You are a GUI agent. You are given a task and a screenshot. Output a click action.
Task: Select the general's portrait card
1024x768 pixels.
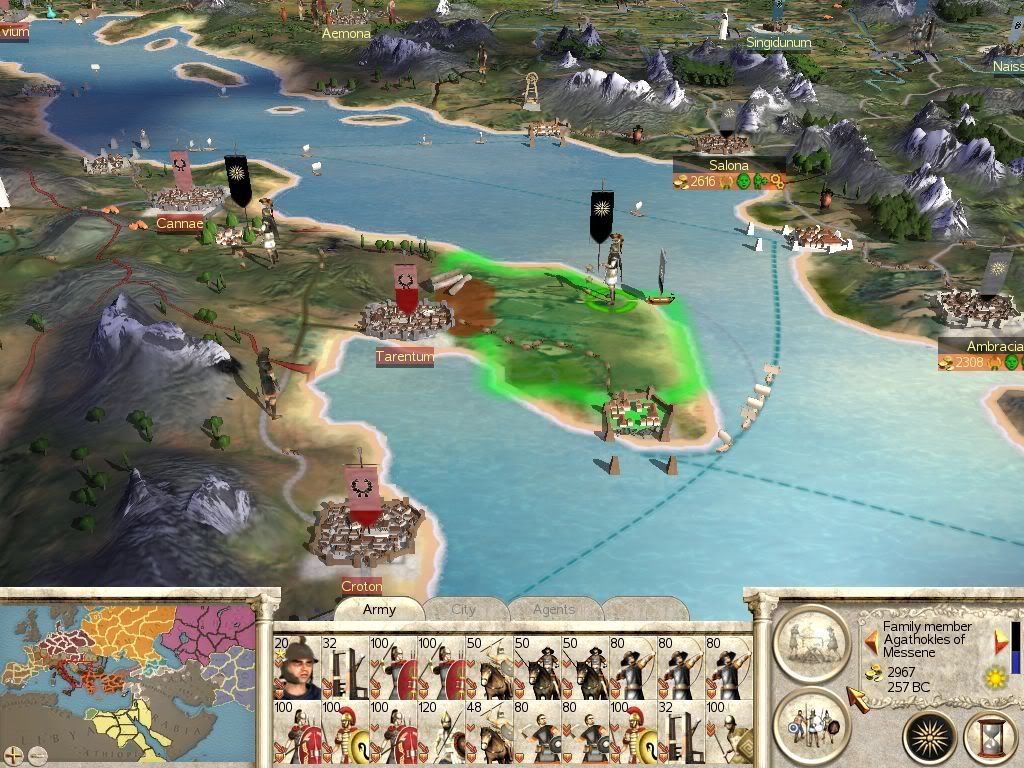pos(295,668)
